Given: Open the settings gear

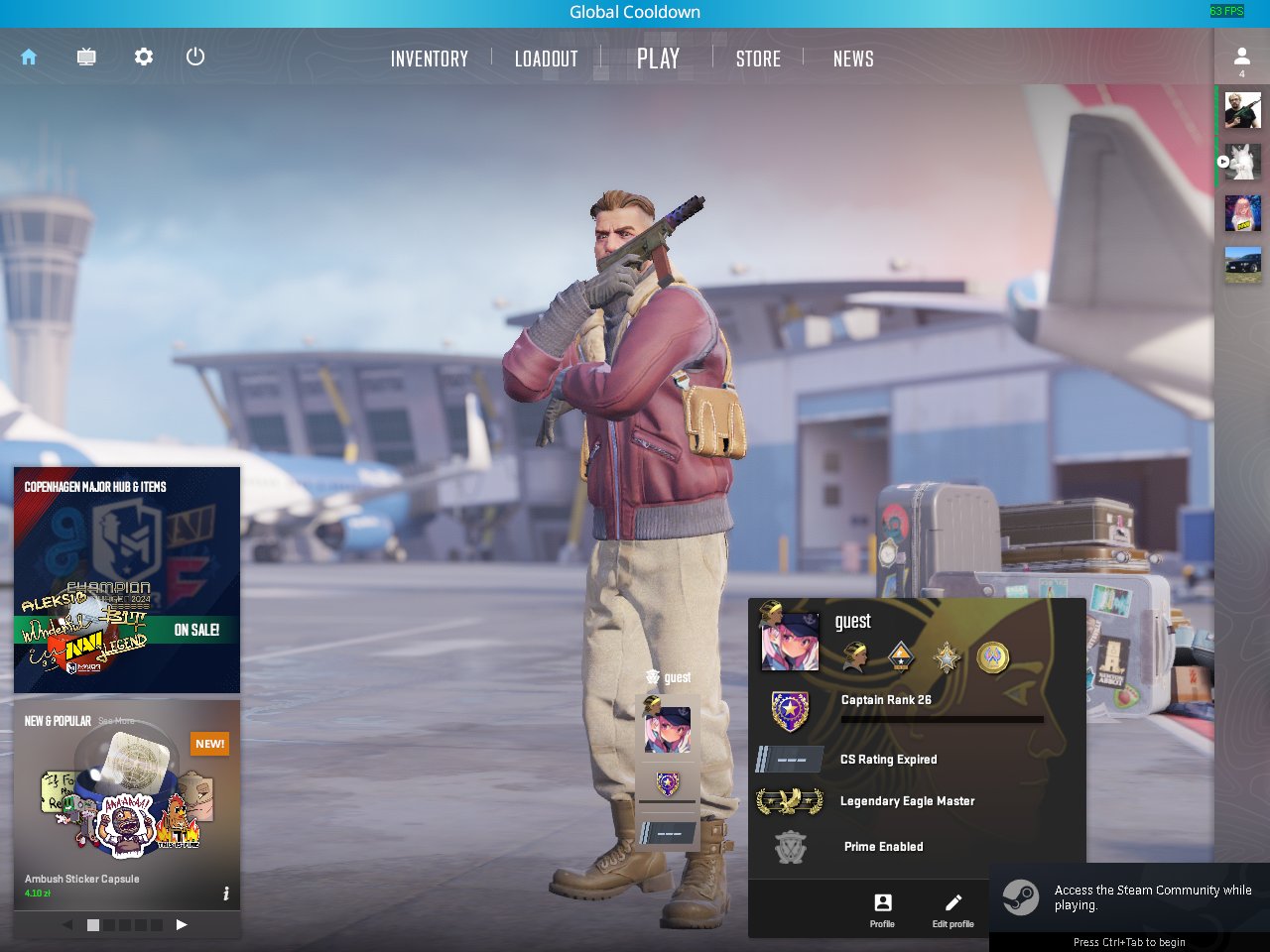Looking at the screenshot, I should [x=144, y=58].
